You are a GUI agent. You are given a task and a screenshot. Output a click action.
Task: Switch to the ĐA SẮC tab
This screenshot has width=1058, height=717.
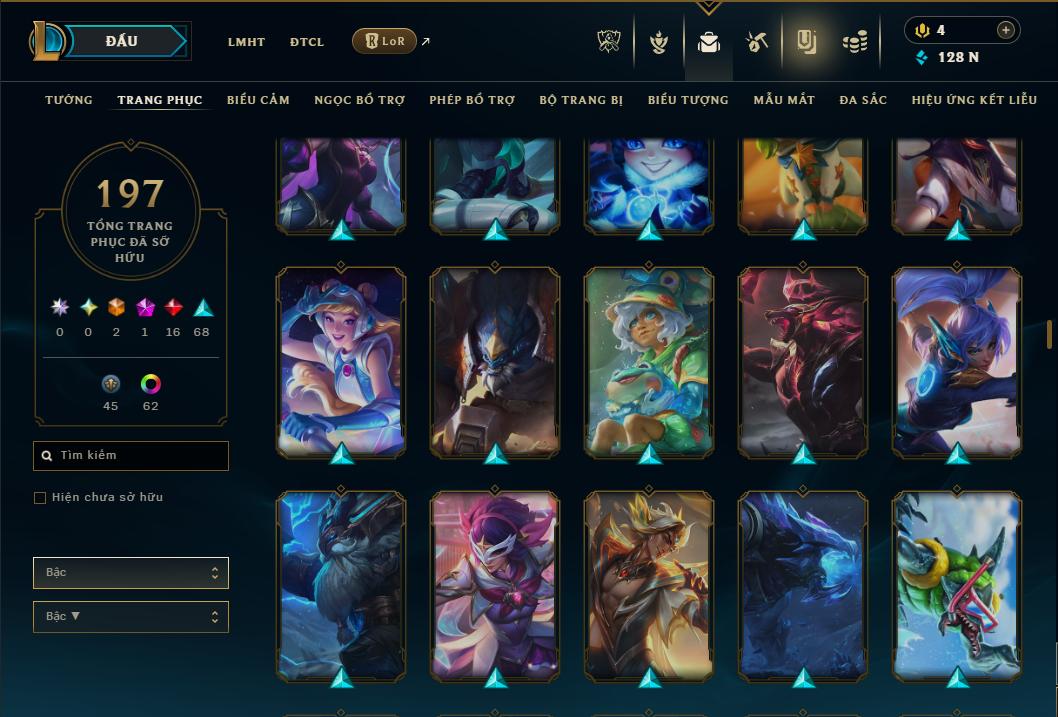[x=863, y=100]
